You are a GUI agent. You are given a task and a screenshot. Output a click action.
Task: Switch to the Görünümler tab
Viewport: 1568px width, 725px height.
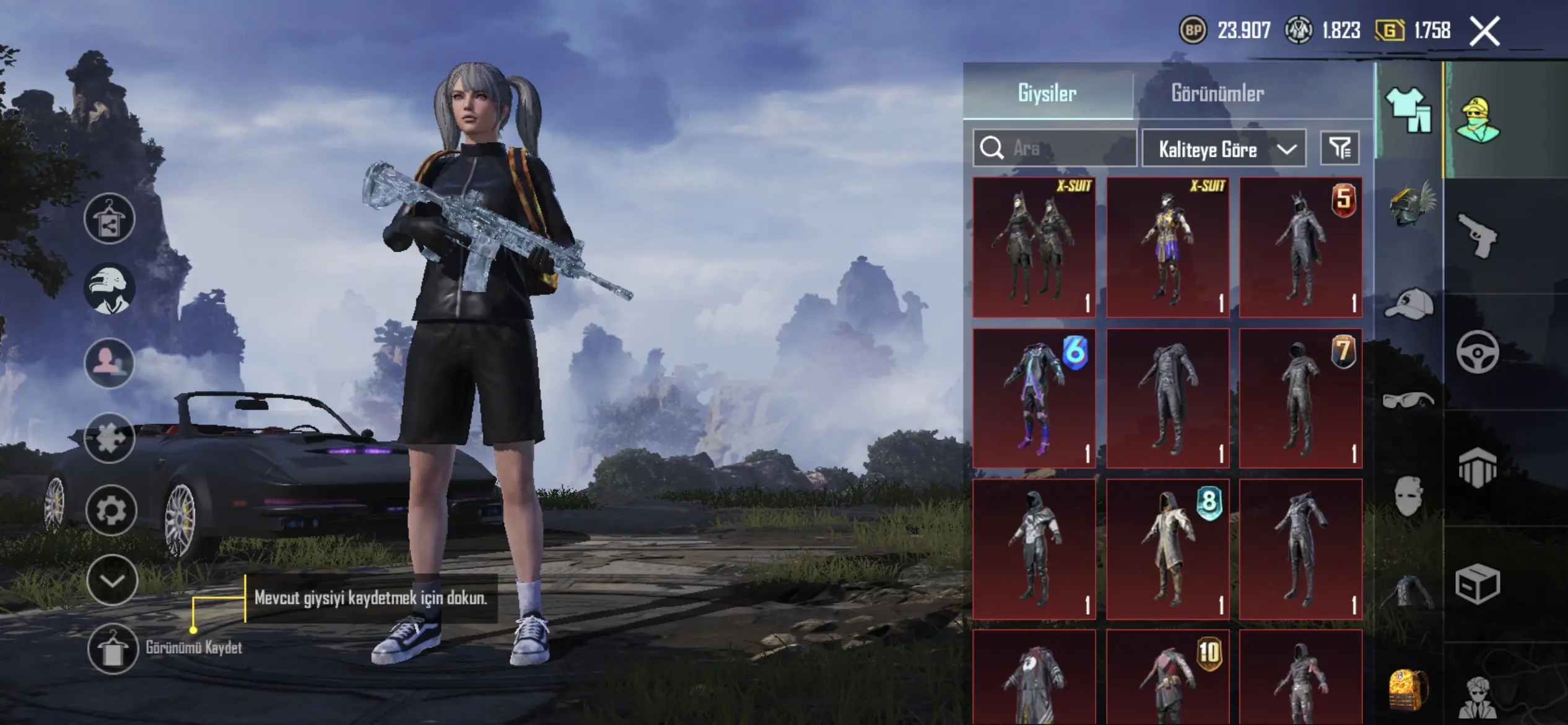(x=1217, y=94)
